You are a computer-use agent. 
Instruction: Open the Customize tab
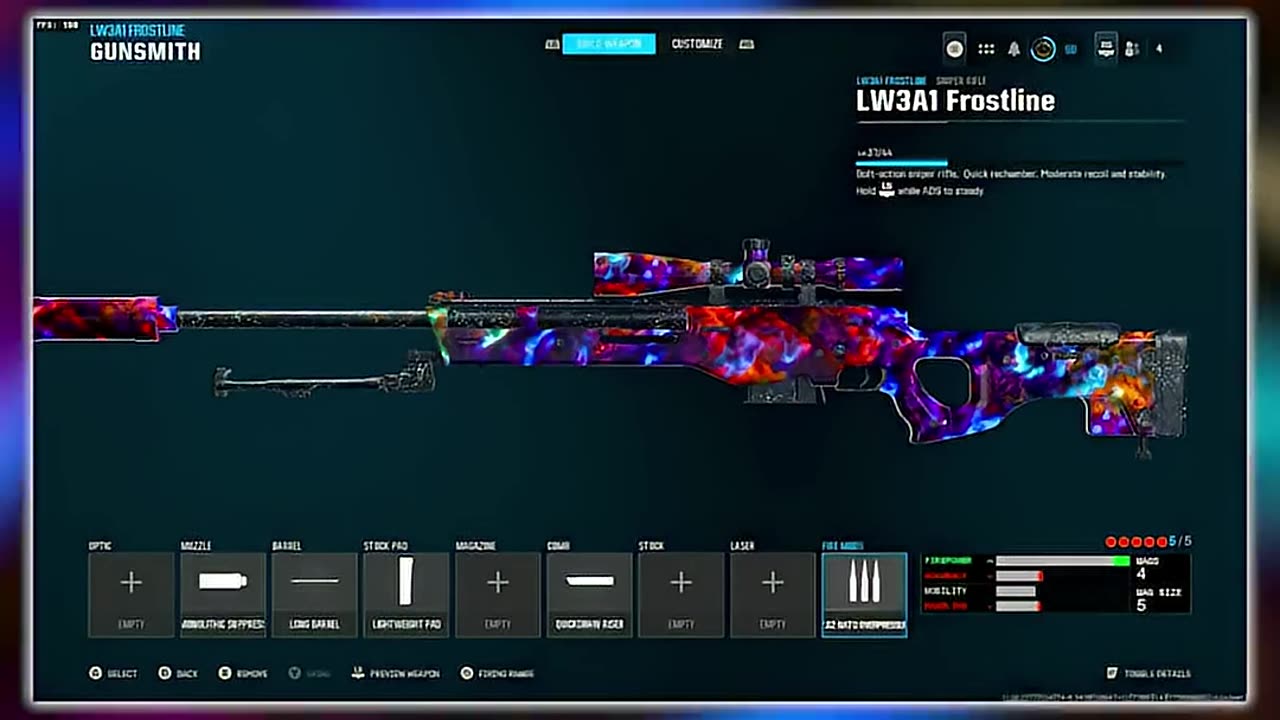click(x=697, y=44)
